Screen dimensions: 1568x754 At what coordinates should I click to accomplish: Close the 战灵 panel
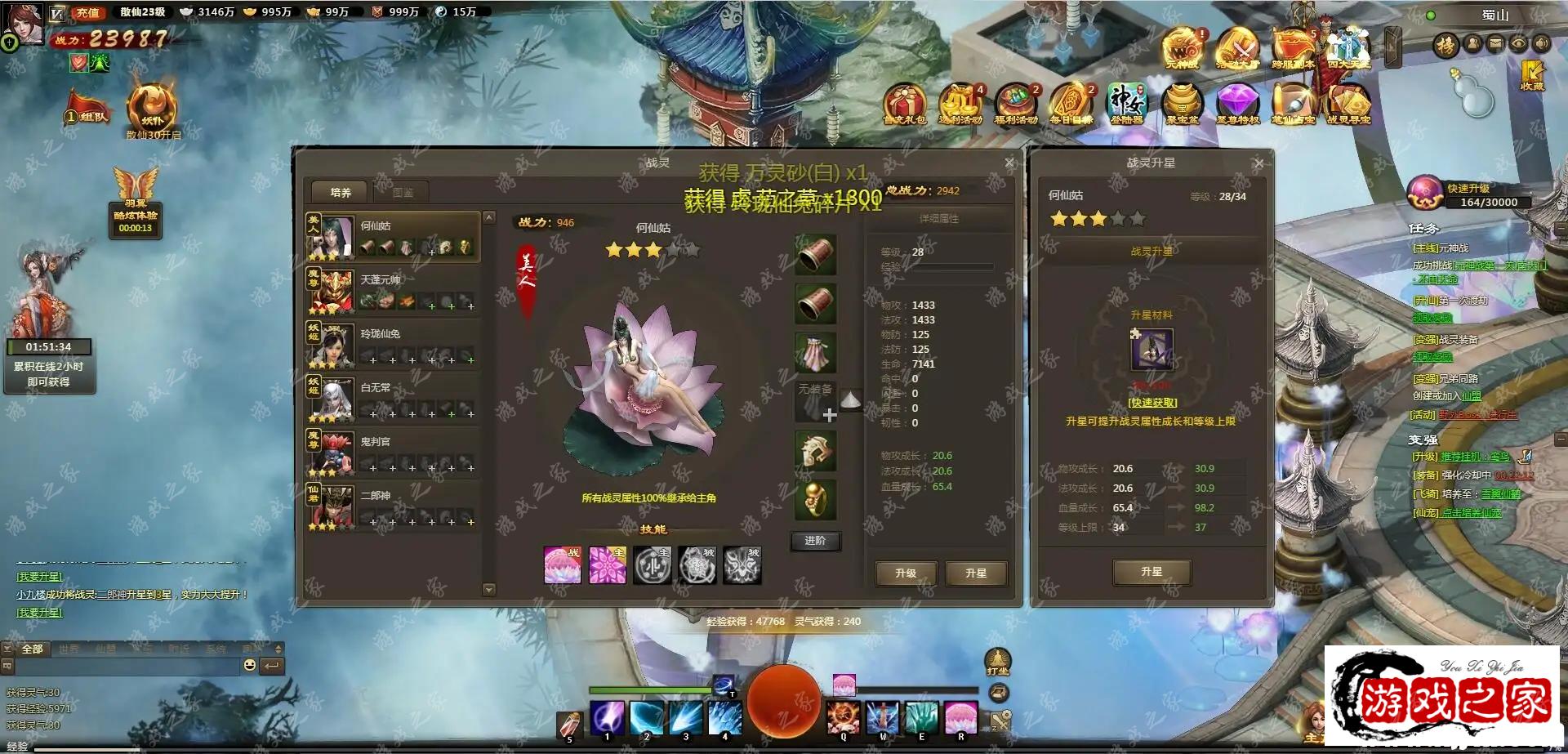[x=1009, y=163]
